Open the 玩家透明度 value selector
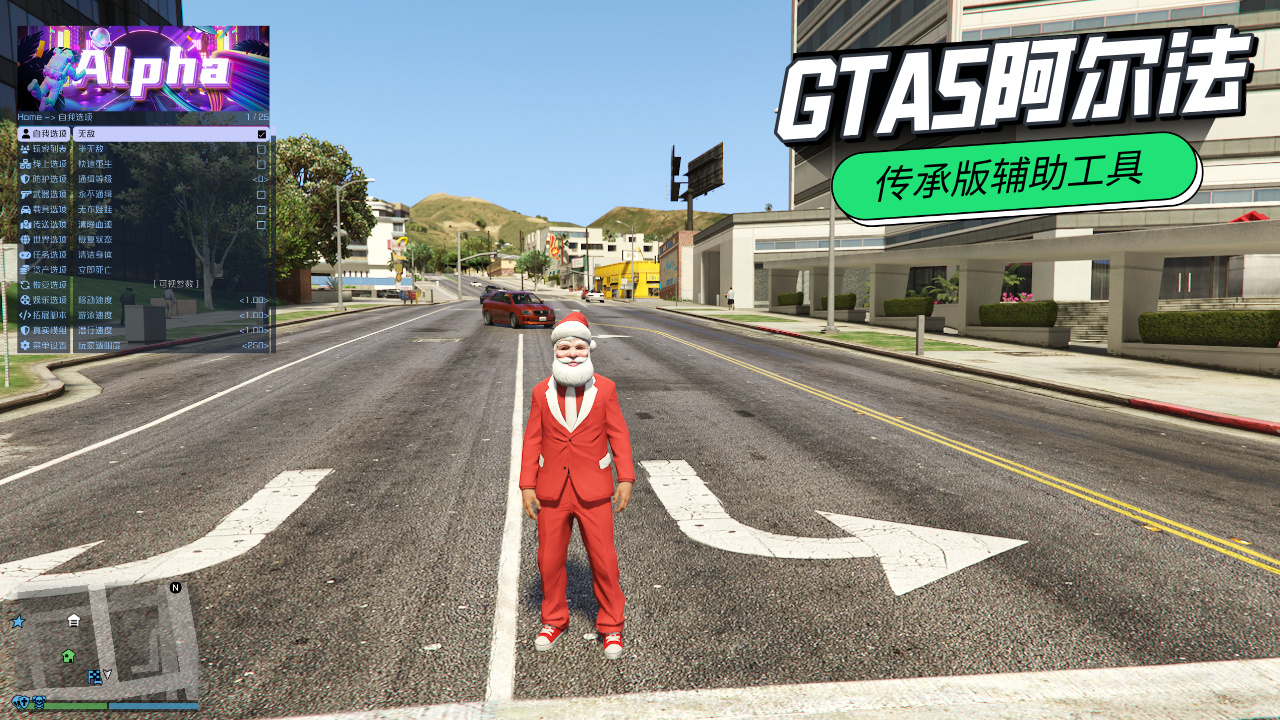Image resolution: width=1280 pixels, height=720 pixels. pos(255,346)
